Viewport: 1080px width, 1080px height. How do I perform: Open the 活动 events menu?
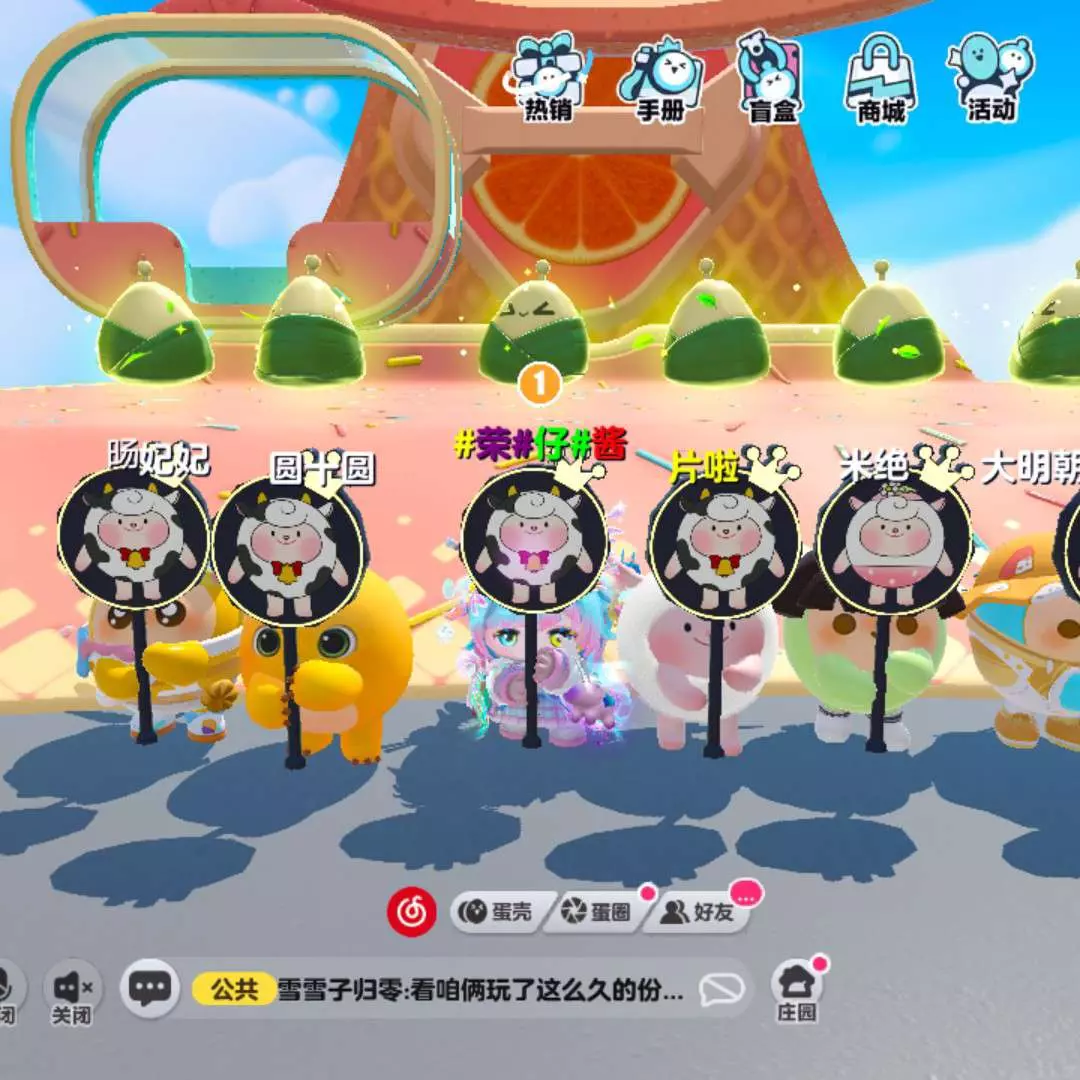pyautogui.click(x=991, y=80)
